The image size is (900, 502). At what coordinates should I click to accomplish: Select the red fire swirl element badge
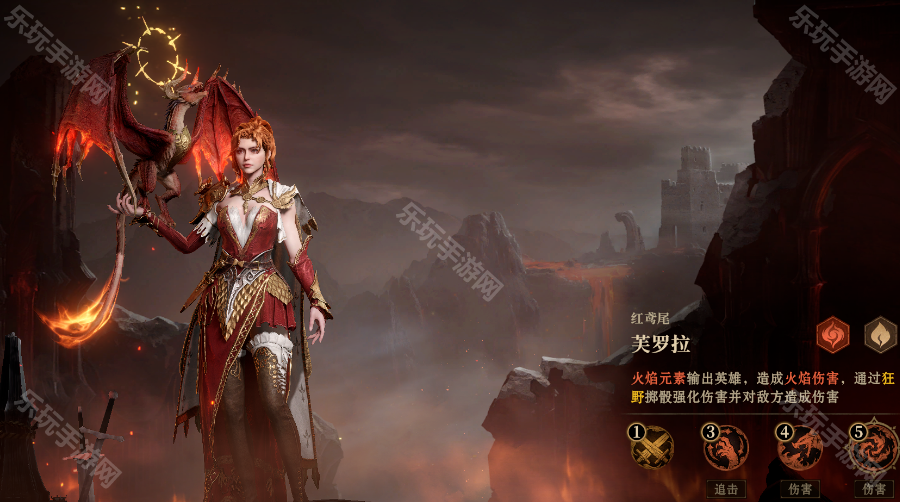point(832,335)
